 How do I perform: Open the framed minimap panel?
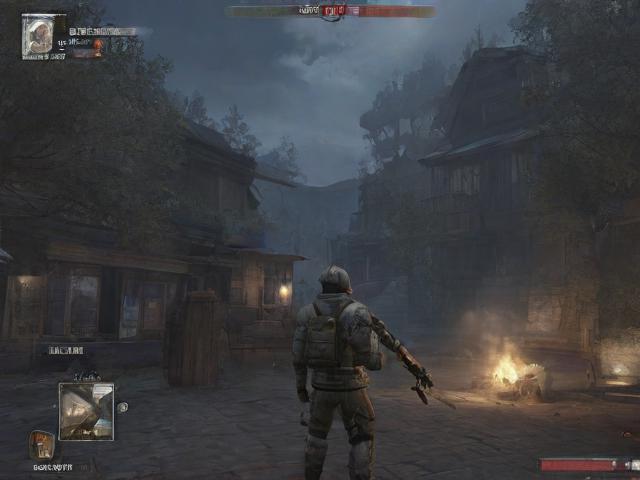tap(86, 411)
